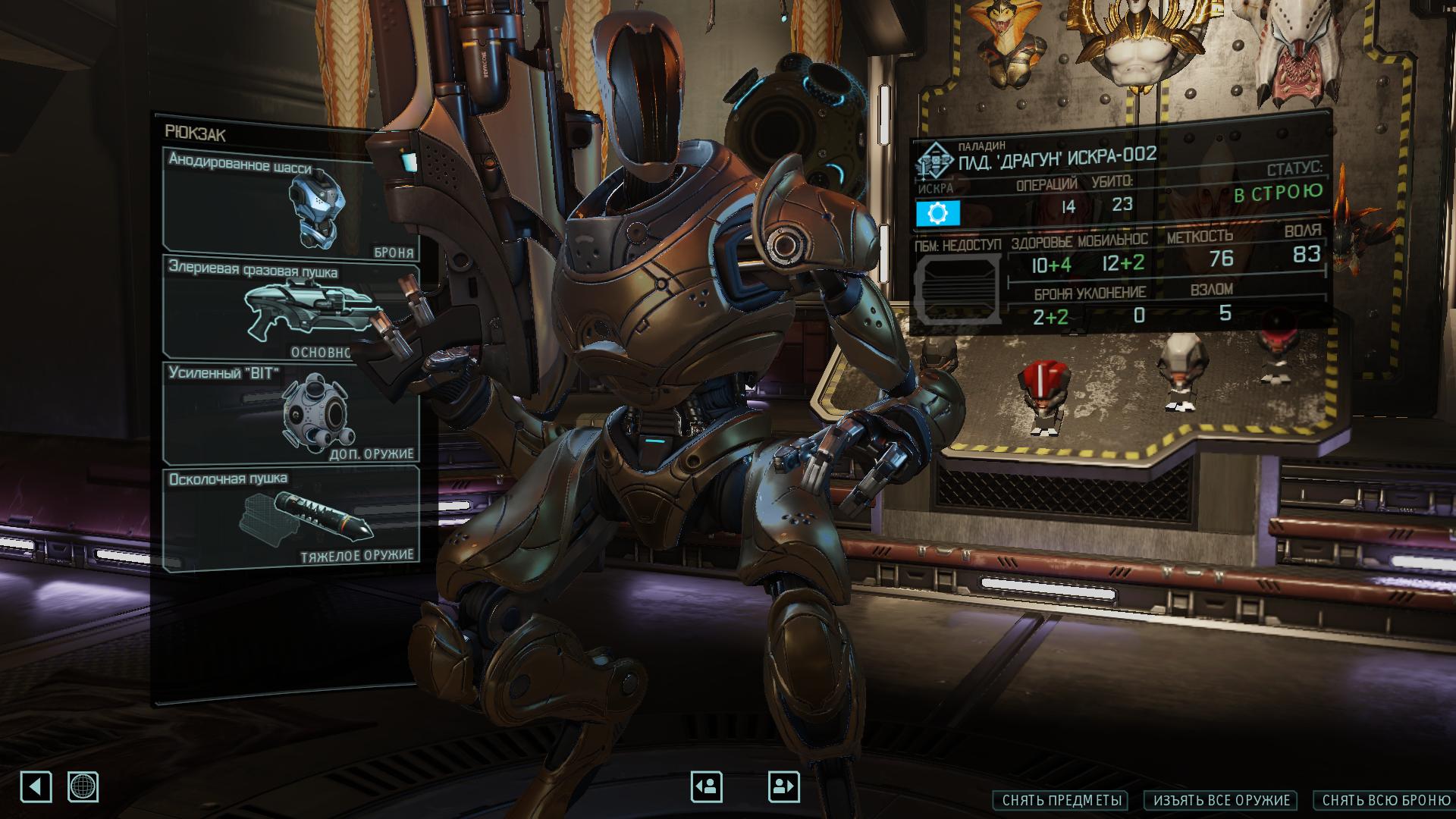Open the Элериевая фазовая пушка primary weapon slot

point(290,308)
